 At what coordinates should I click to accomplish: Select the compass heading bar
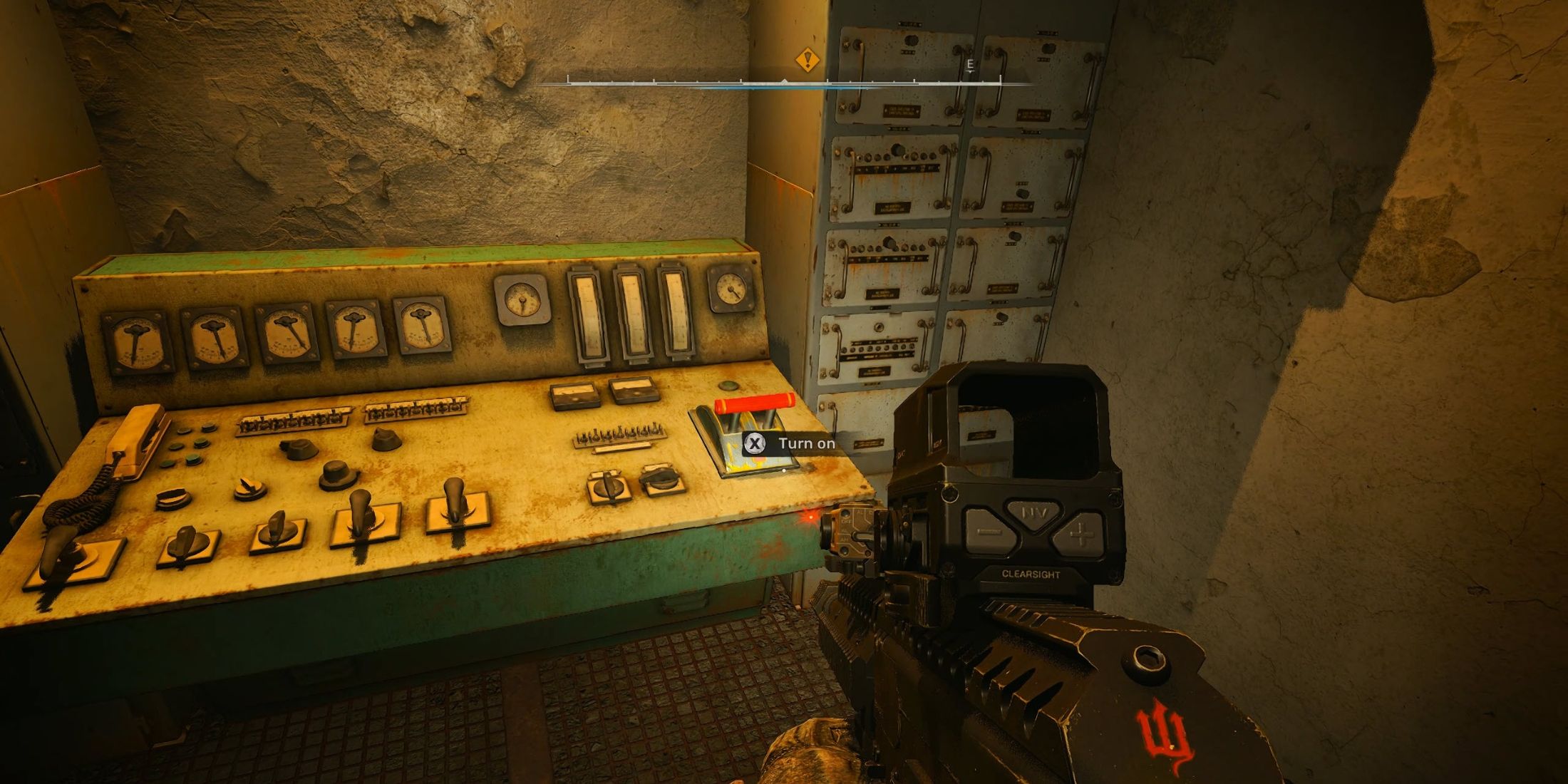coord(784,83)
